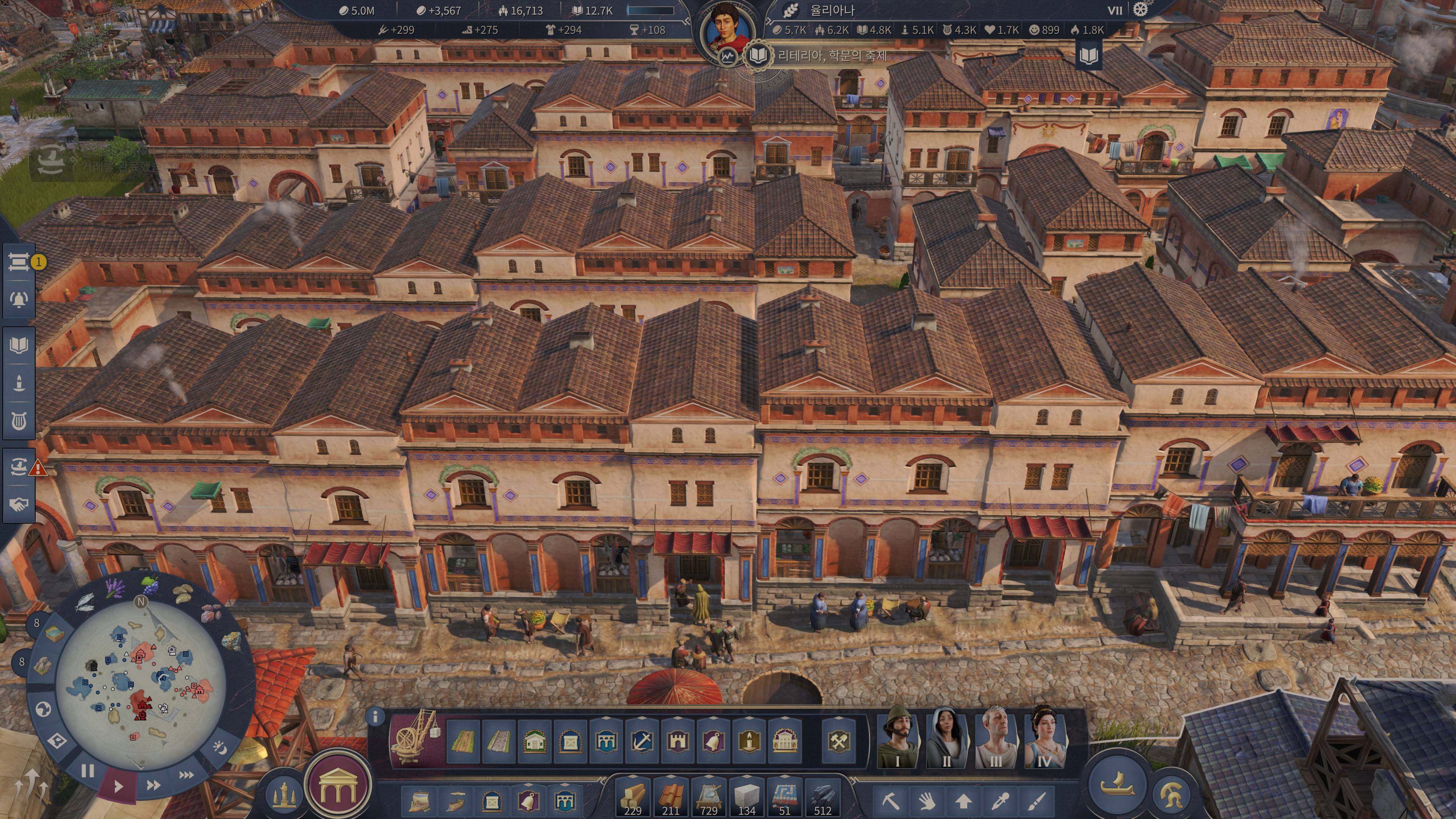Viewport: 1456px width, 819px height.
Task: Open the lyre culture menu
Action: [19, 421]
